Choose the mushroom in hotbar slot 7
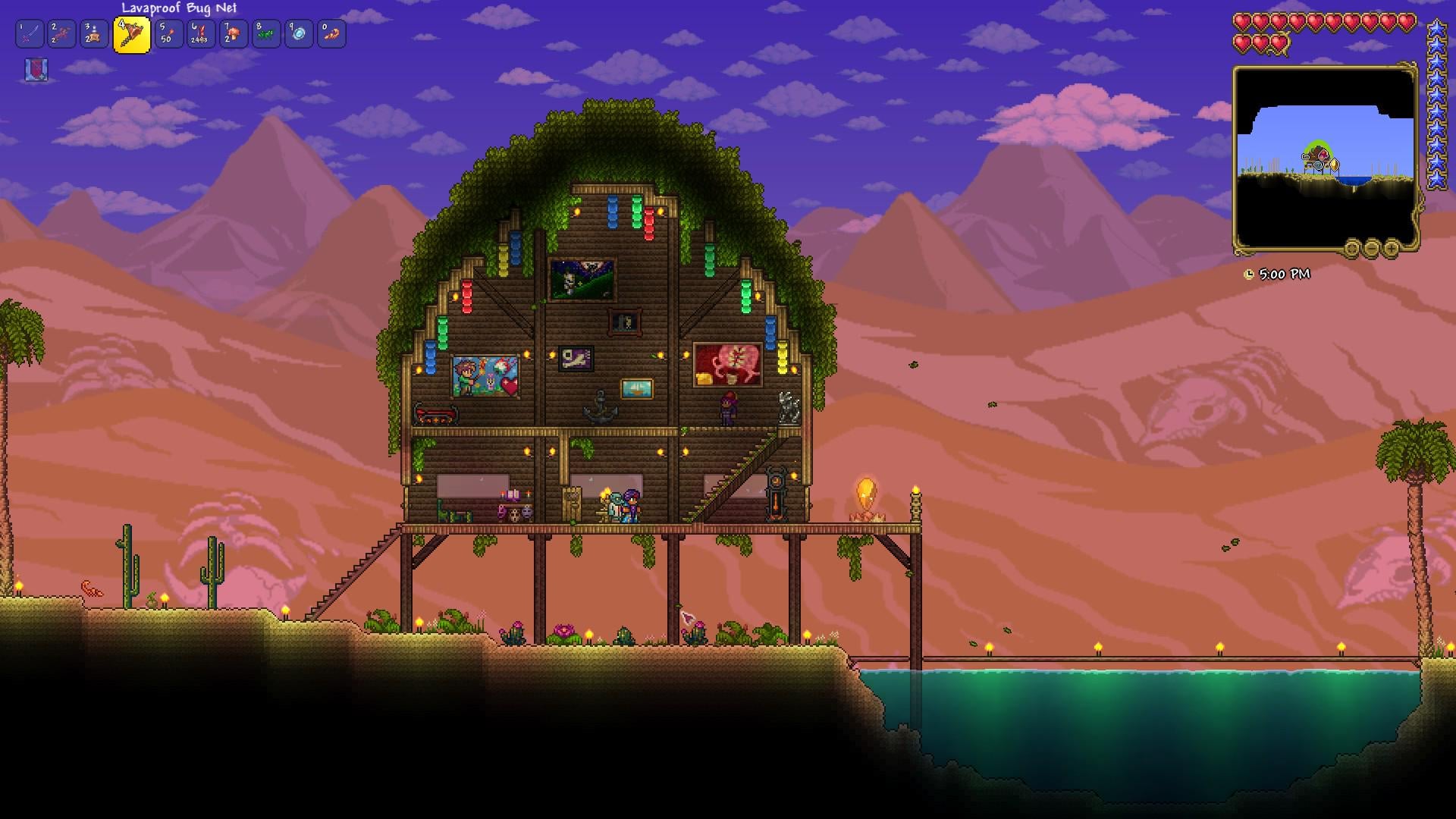This screenshot has width=1456, height=819. point(234,34)
